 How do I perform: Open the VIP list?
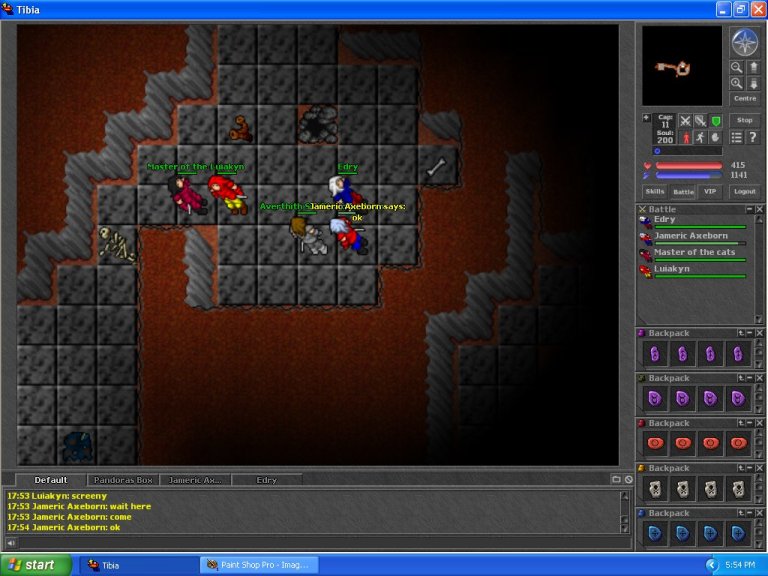click(x=710, y=191)
